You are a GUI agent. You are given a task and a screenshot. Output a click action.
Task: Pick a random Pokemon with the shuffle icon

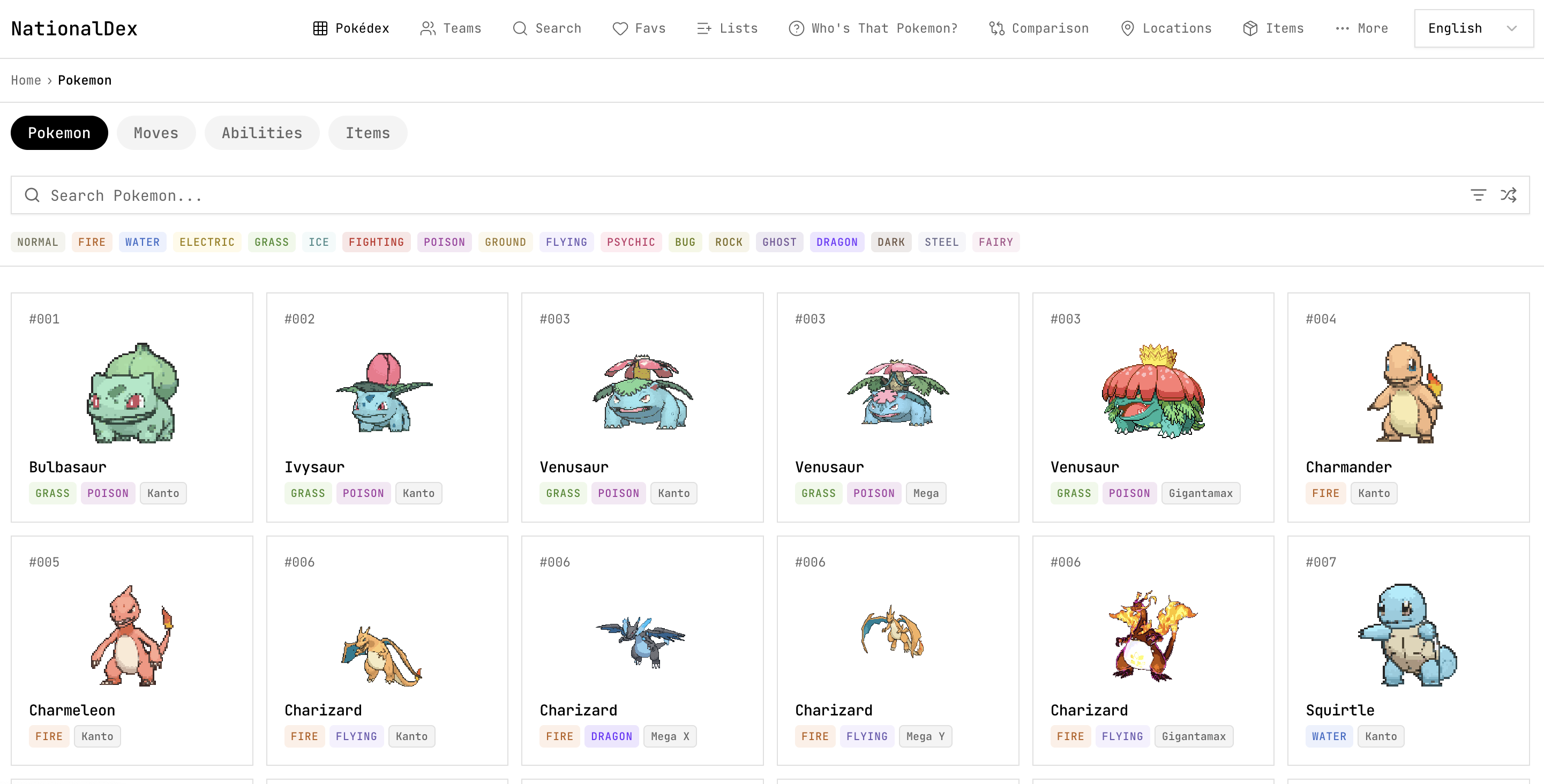coord(1509,194)
